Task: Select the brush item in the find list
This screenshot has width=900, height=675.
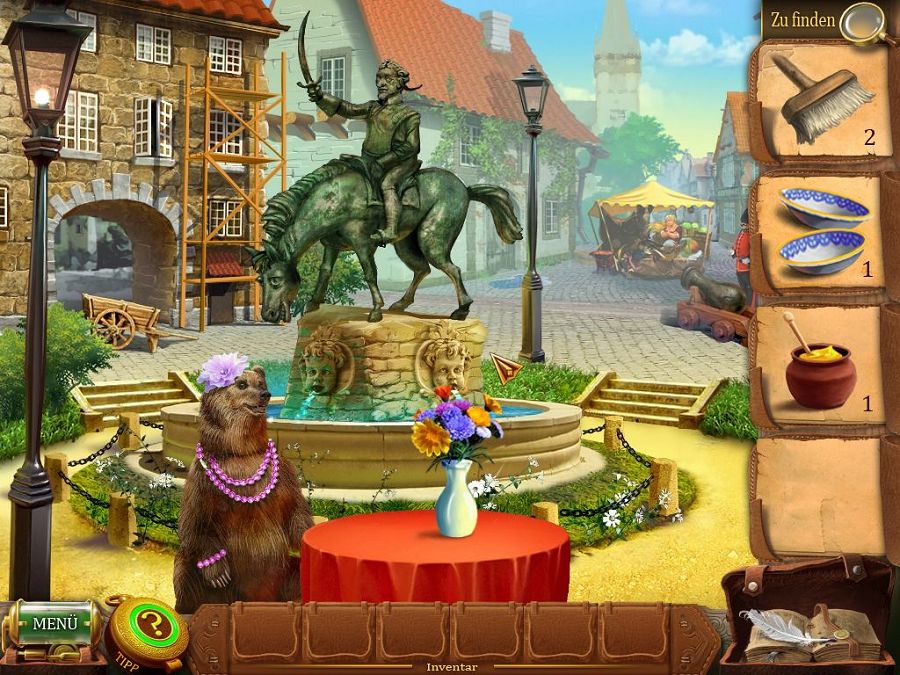Action: click(x=822, y=96)
